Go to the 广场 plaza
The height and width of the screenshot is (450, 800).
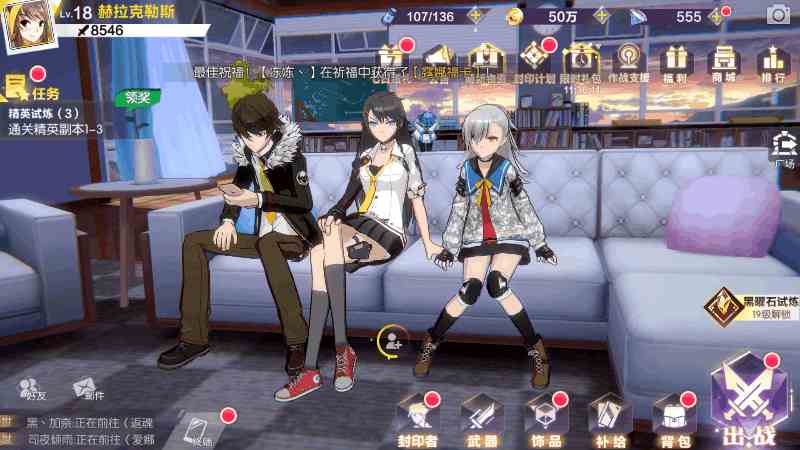click(x=783, y=150)
